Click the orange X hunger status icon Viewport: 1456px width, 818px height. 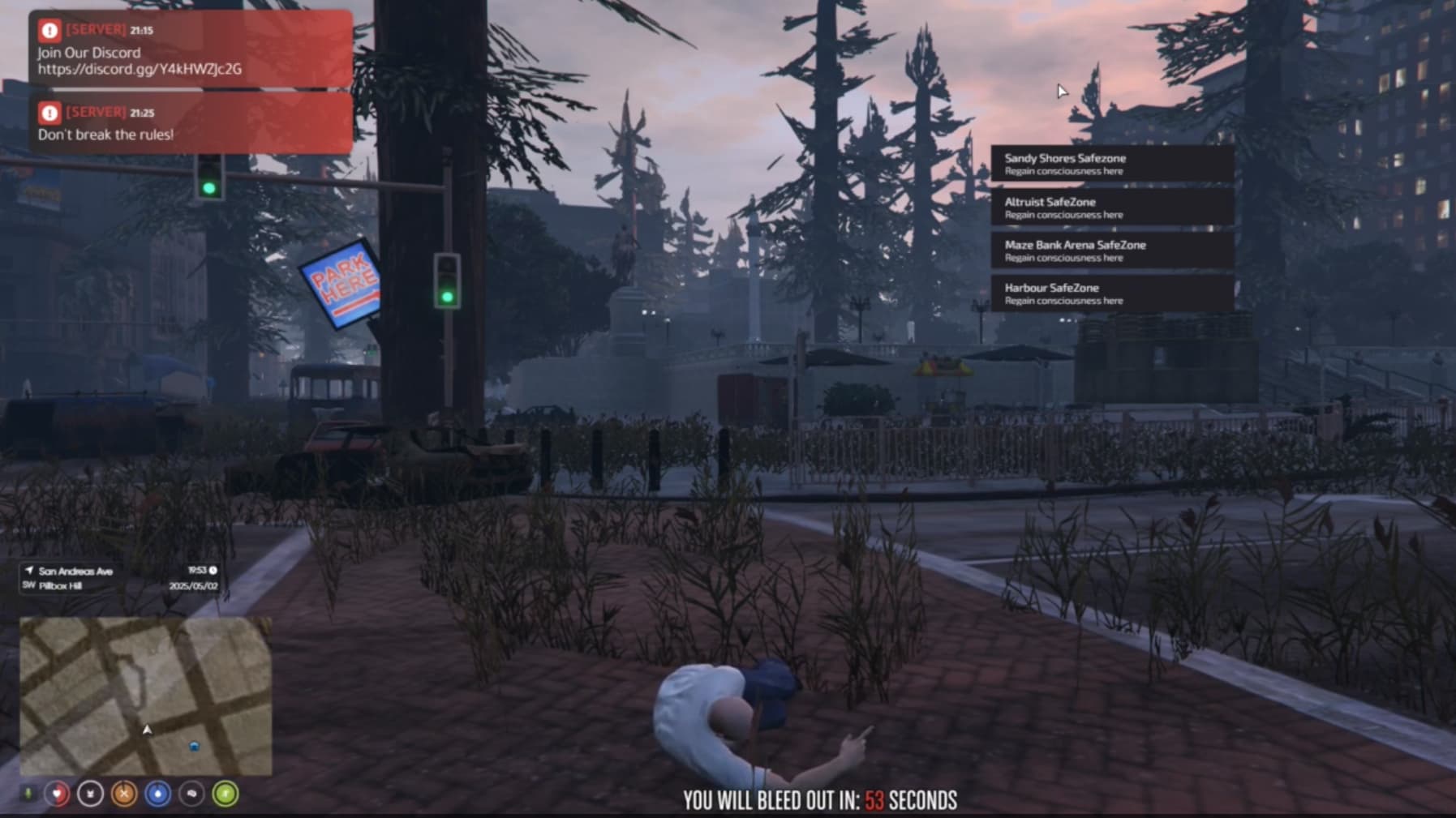[x=123, y=793]
